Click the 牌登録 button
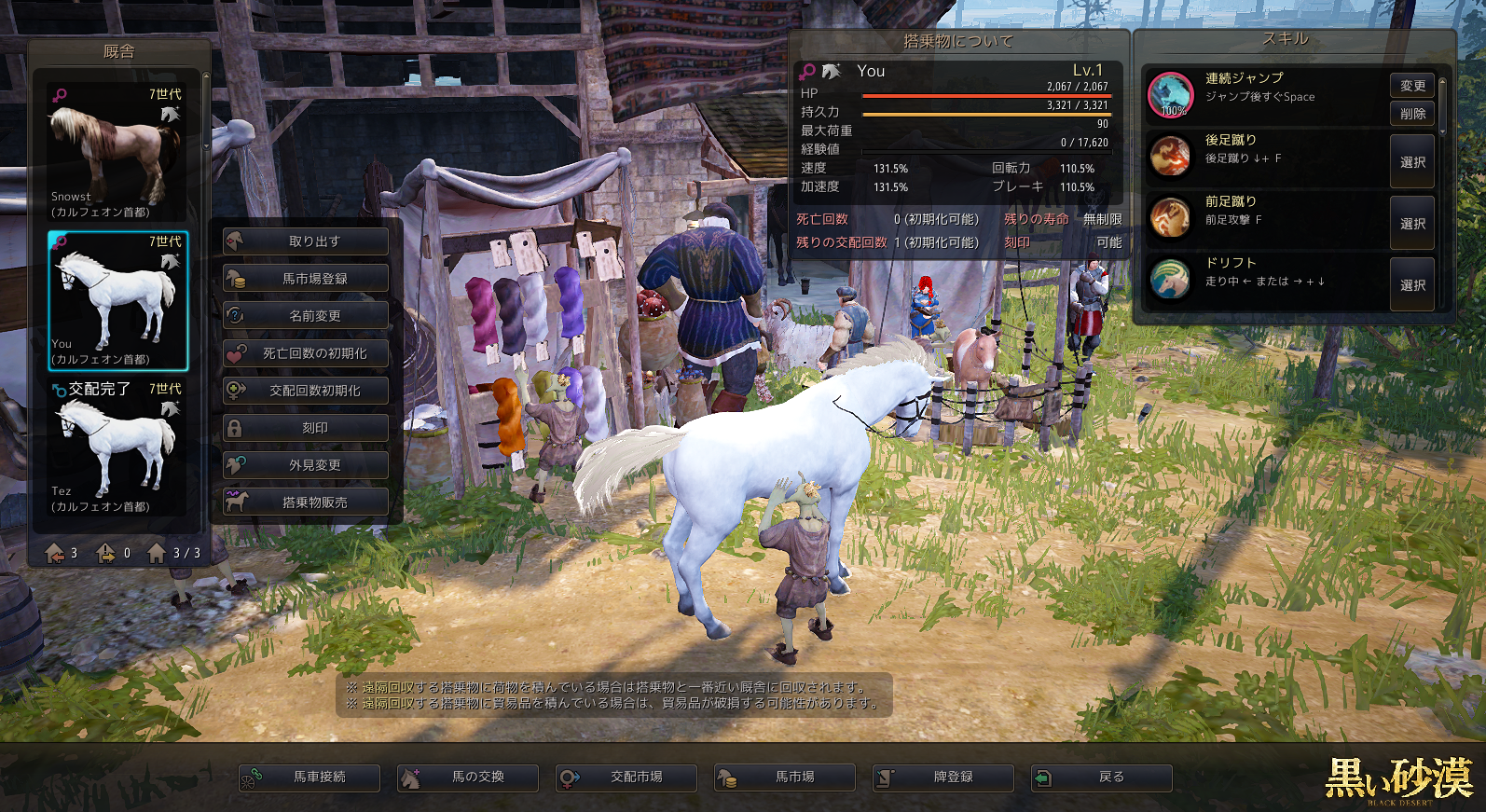This screenshot has height=812, width=1486. point(943,778)
